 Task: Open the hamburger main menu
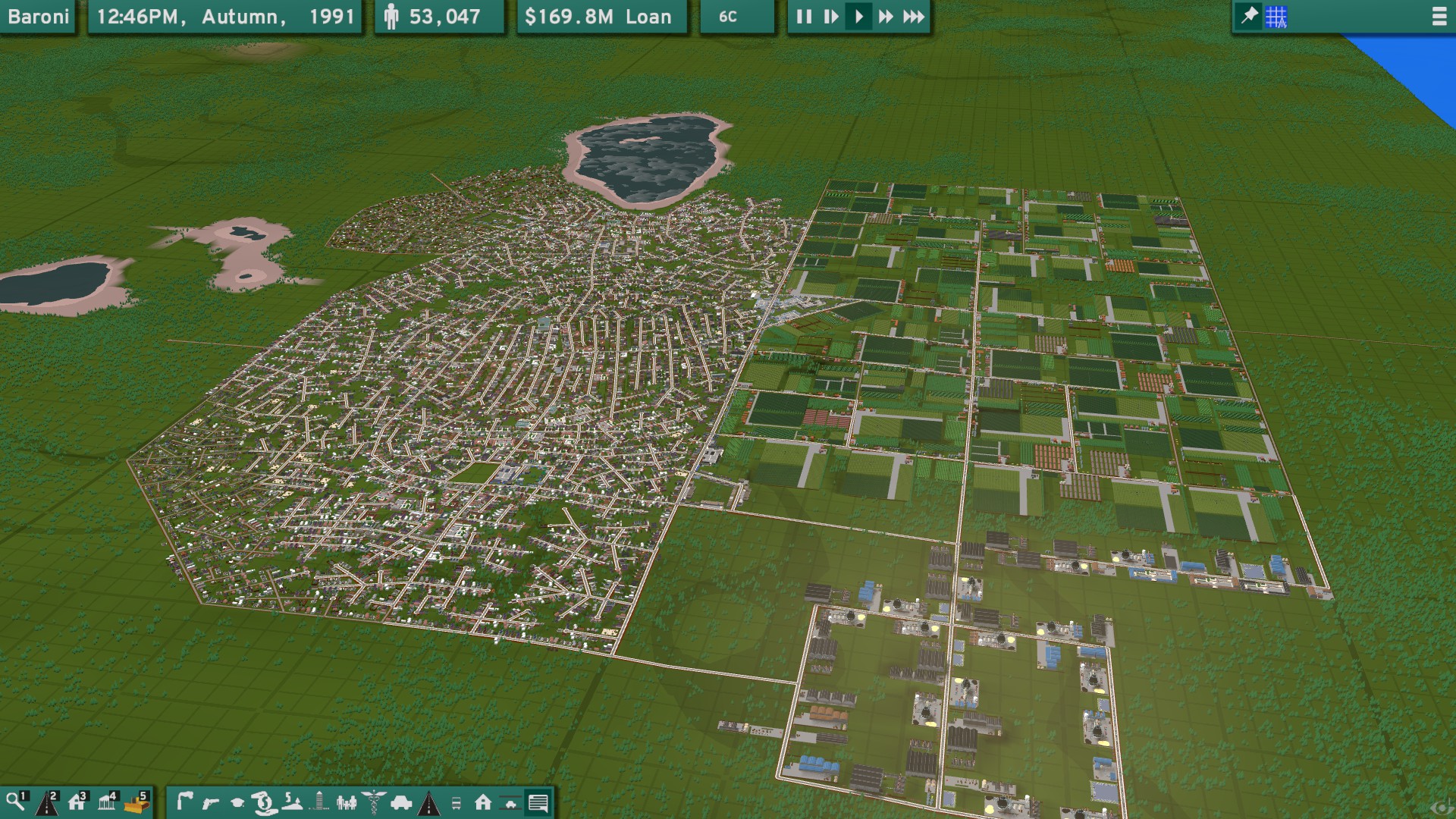point(1439,17)
